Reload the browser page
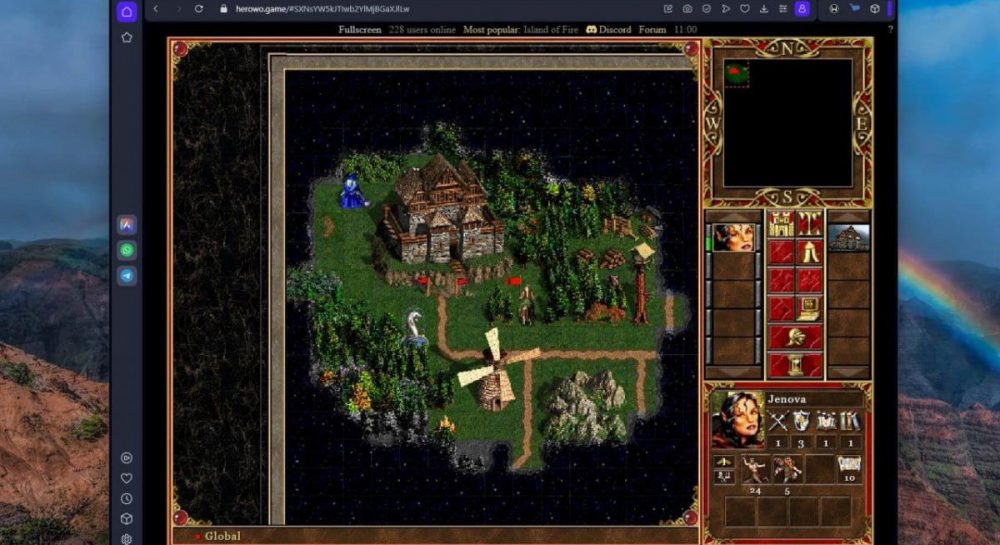This screenshot has width=1000, height=545. 198,9
